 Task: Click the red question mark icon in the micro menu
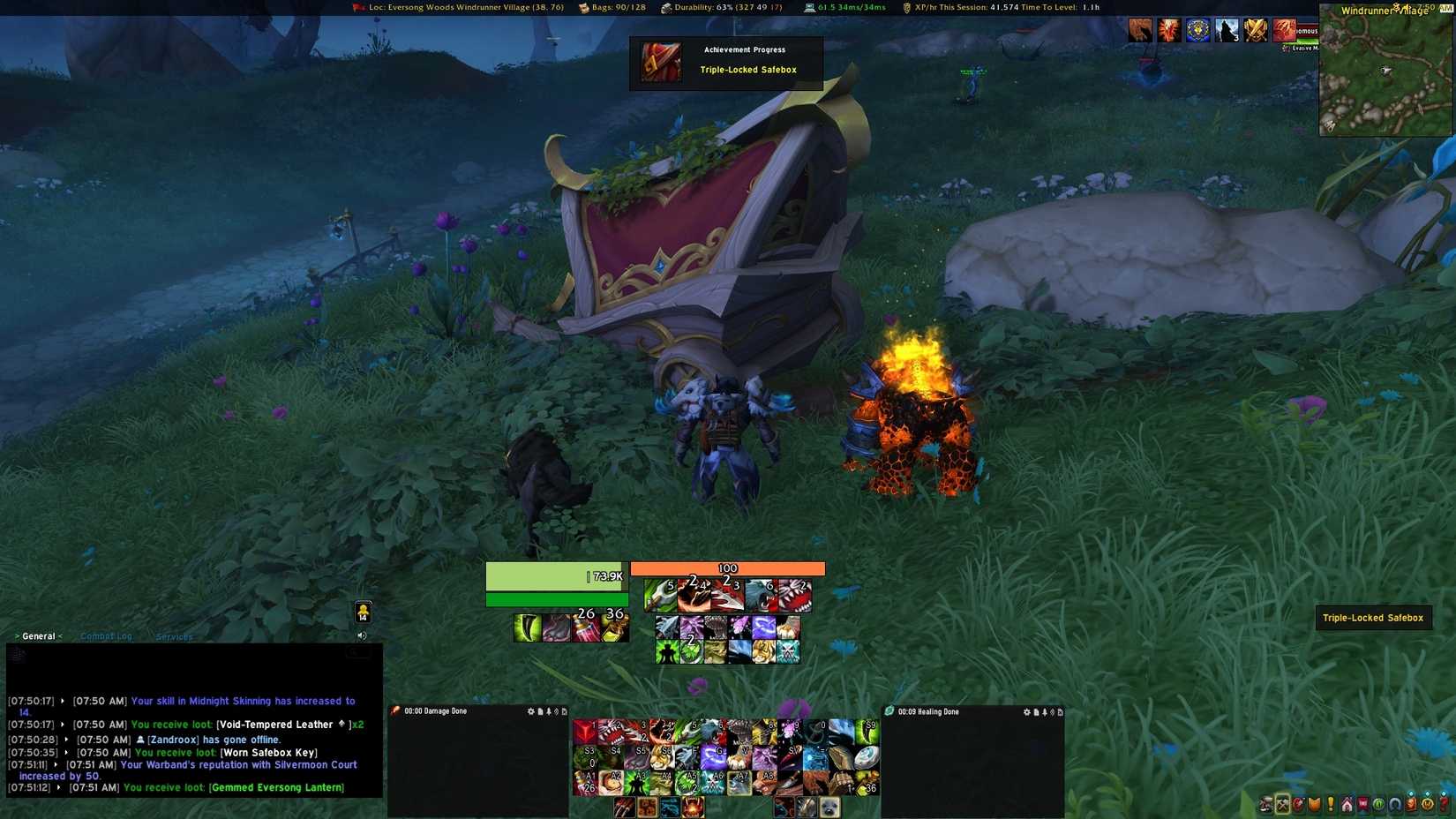click(1444, 804)
